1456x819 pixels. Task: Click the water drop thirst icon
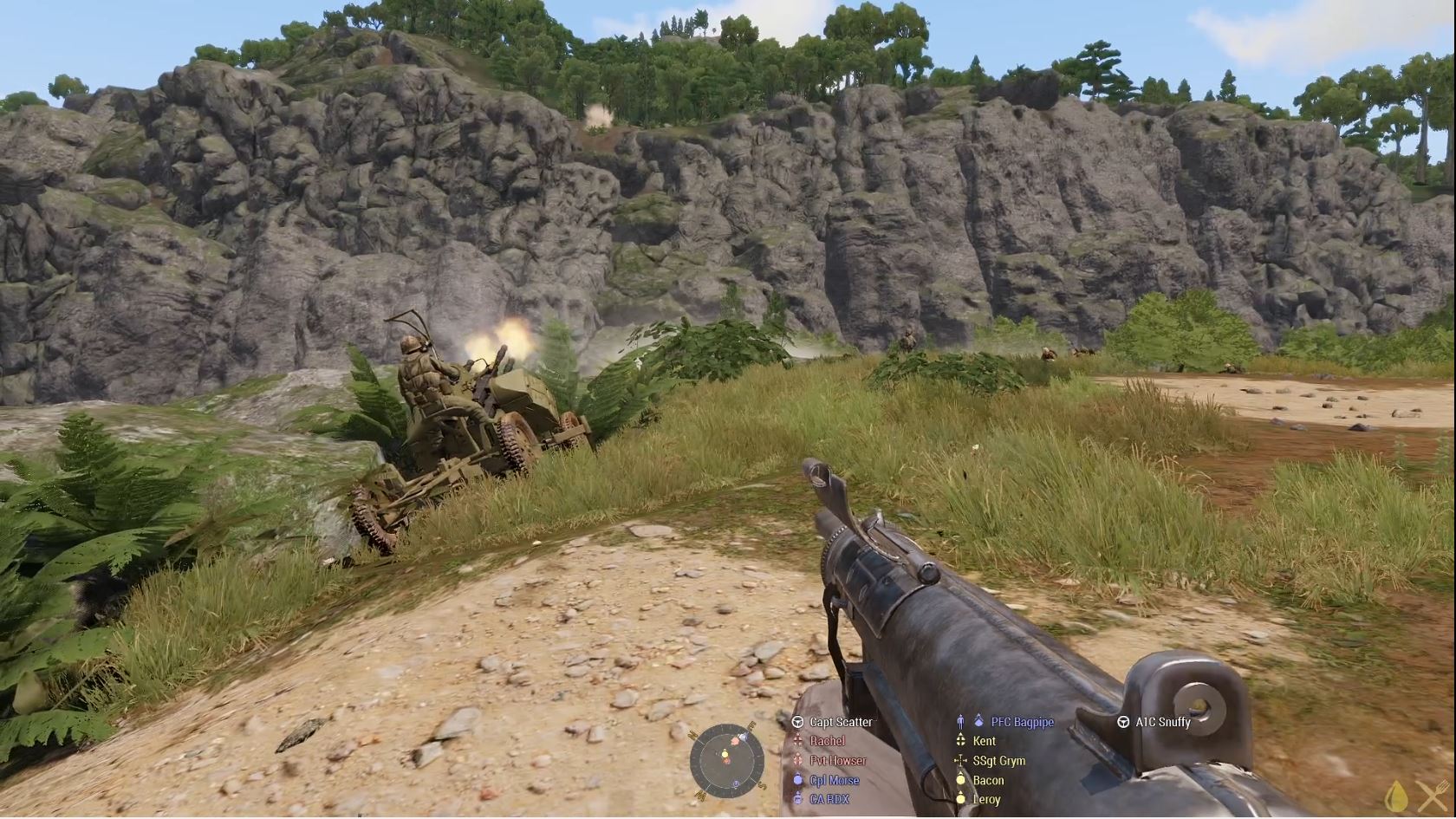[x=1396, y=796]
